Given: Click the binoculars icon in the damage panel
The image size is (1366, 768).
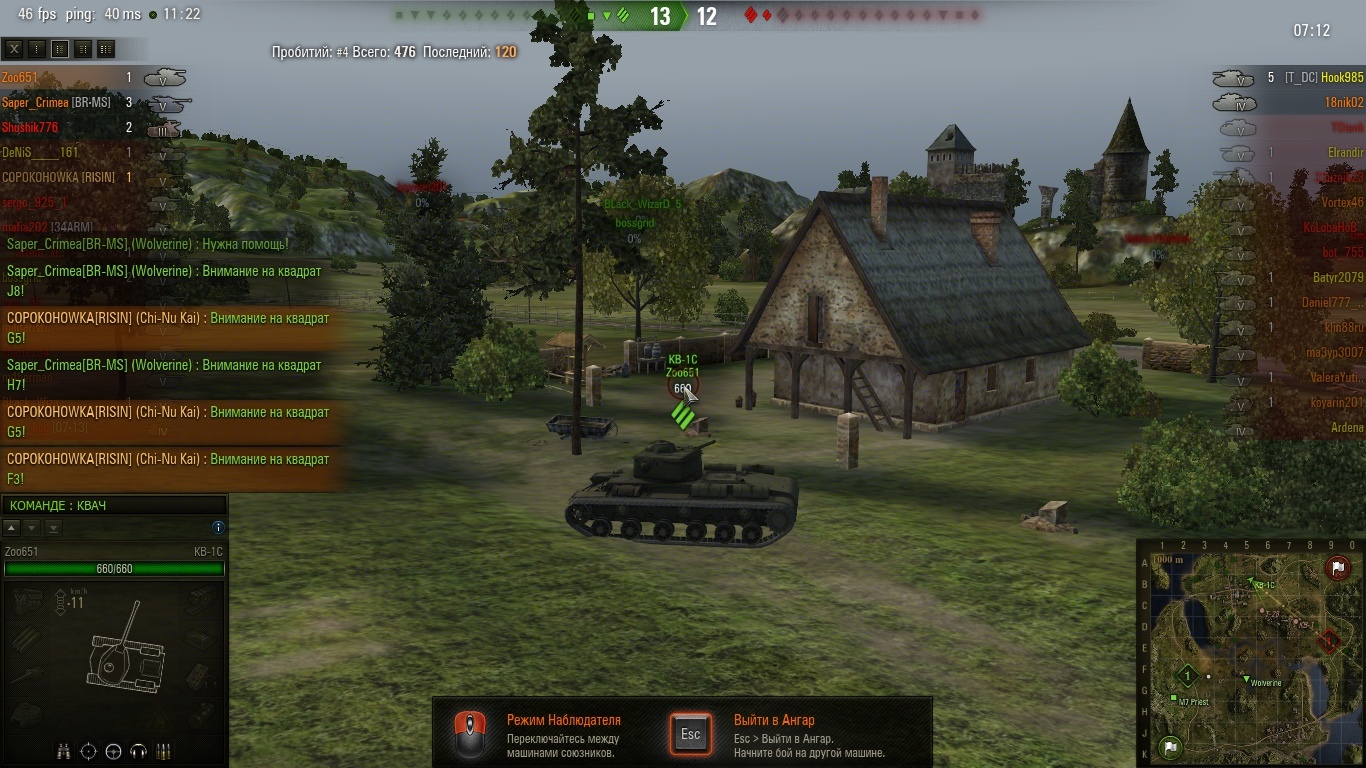Looking at the screenshot, I should 63,751.
